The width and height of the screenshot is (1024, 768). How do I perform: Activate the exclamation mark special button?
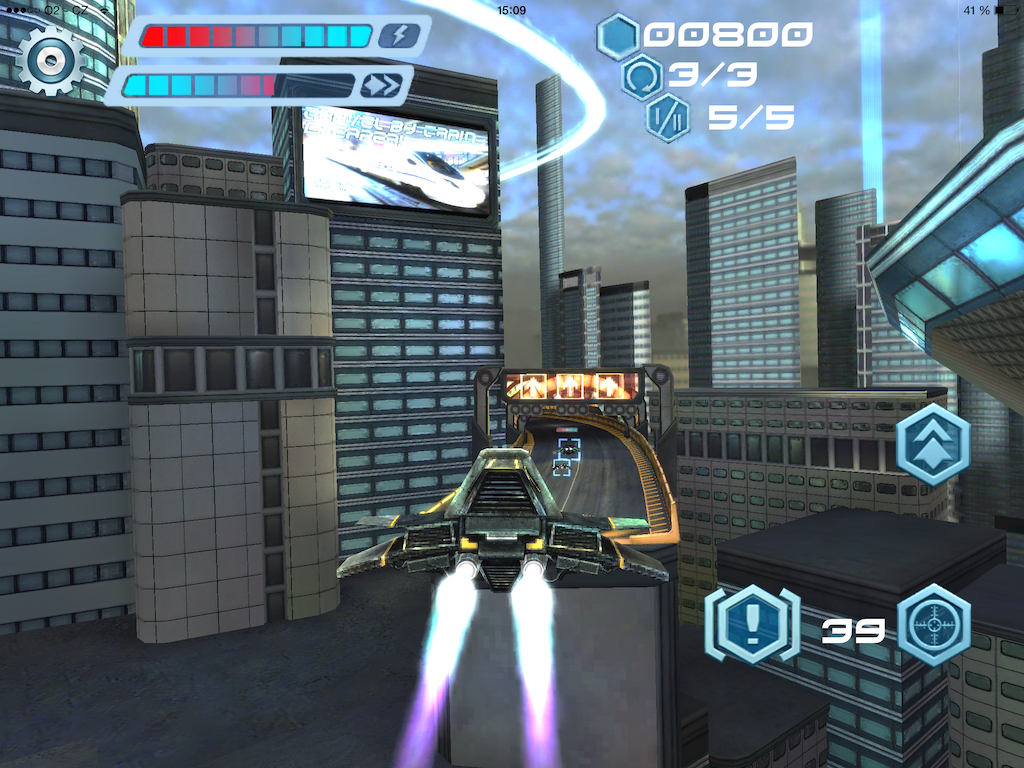pos(752,626)
